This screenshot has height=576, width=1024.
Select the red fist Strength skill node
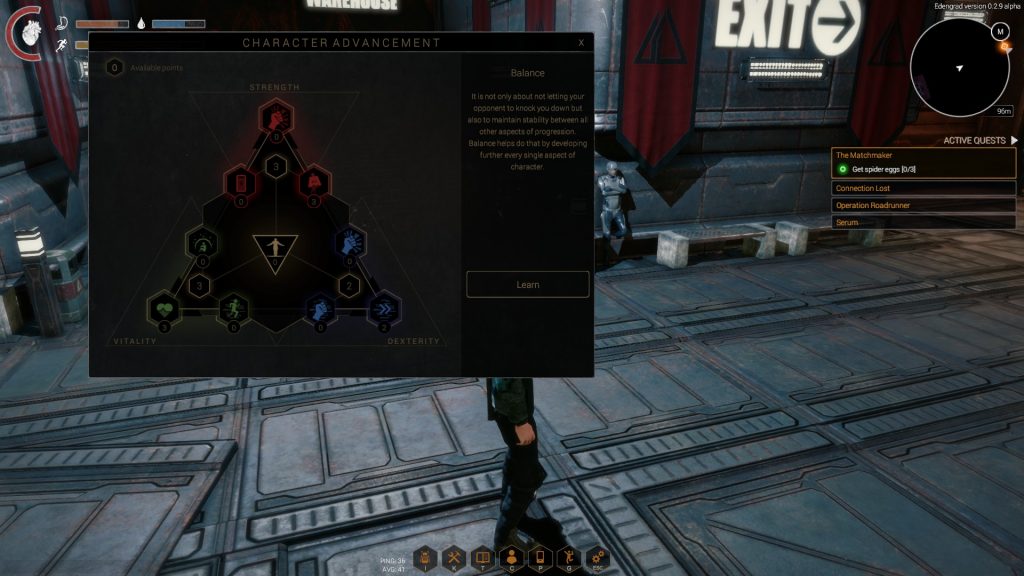[275, 117]
